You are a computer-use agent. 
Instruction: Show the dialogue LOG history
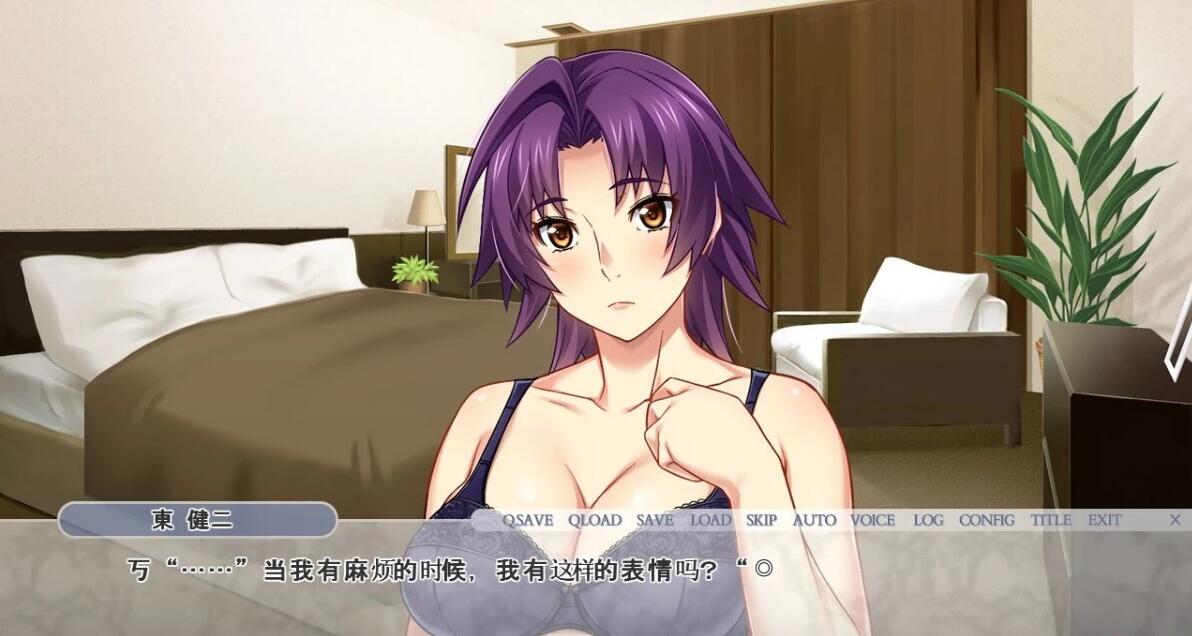[928, 520]
